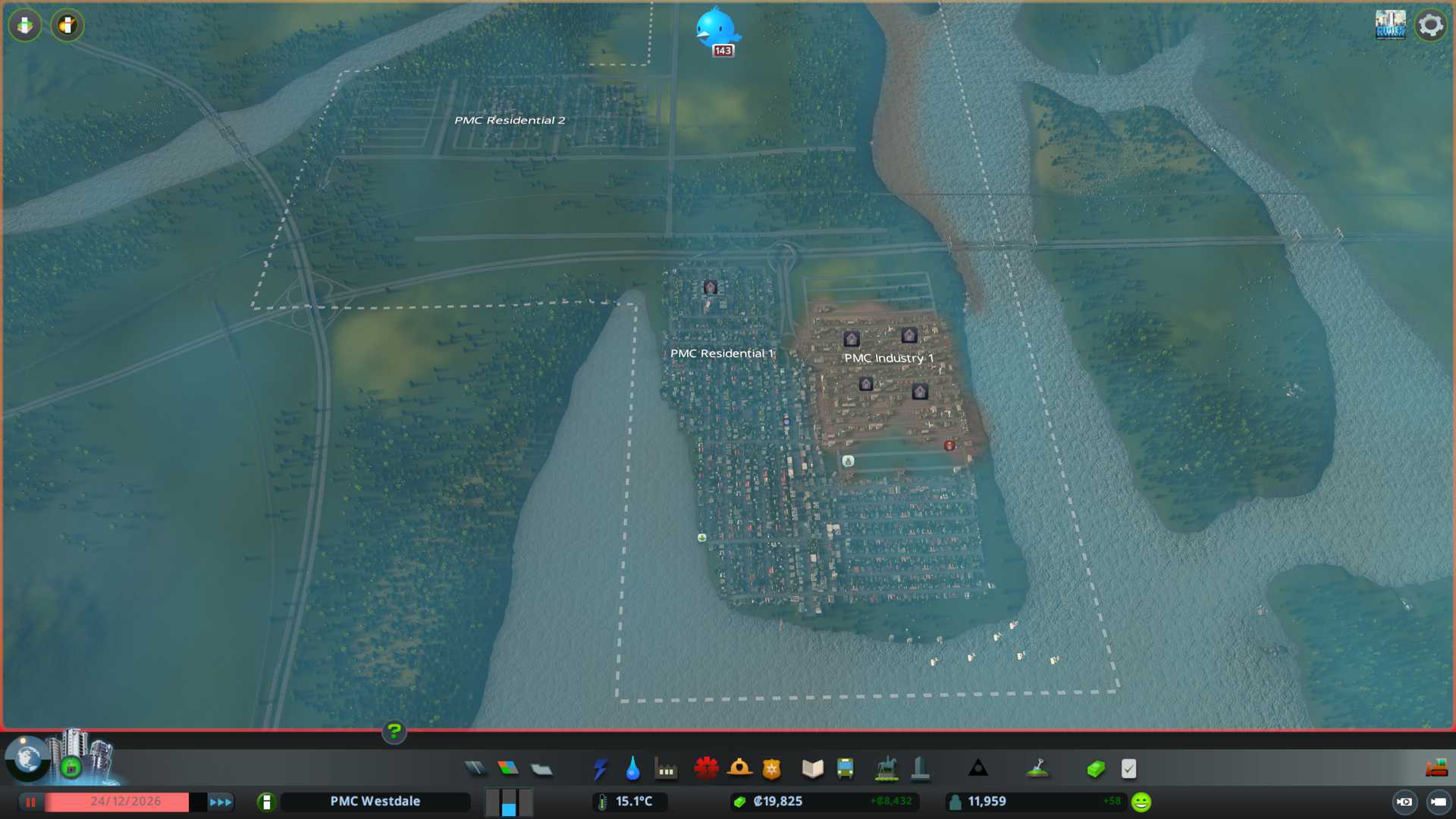1456x819 pixels.
Task: Change the game speed with the triple arrows
Action: [x=221, y=802]
